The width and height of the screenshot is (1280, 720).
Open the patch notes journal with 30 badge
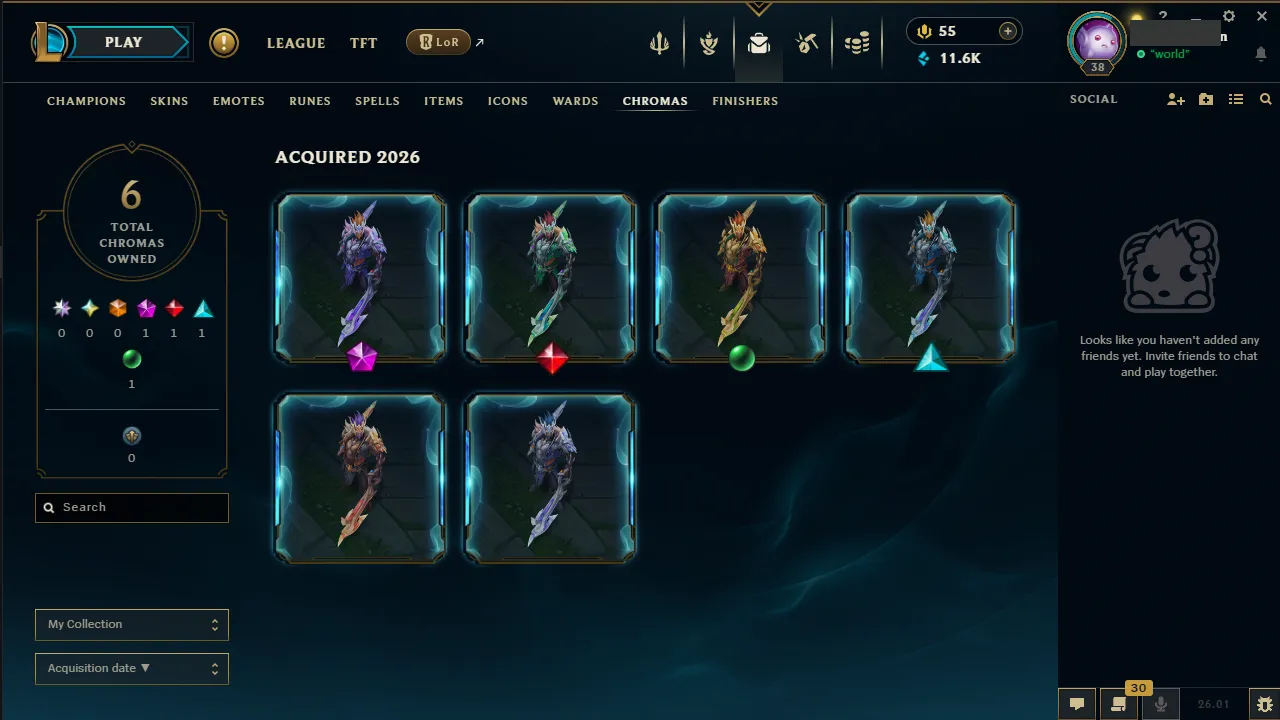[1119, 703]
